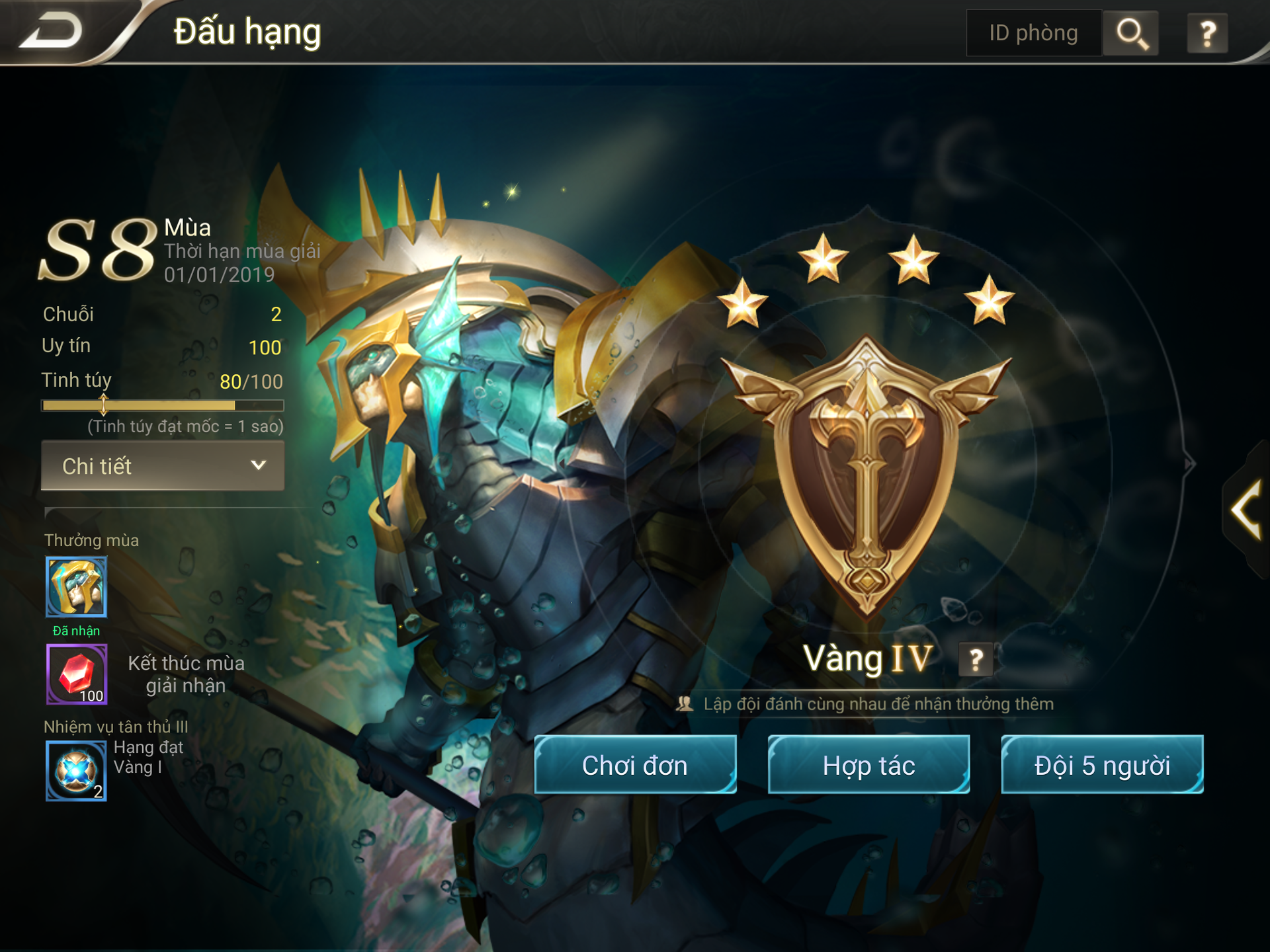Go back using the return arrow
1270x952 pixels.
coord(52,32)
